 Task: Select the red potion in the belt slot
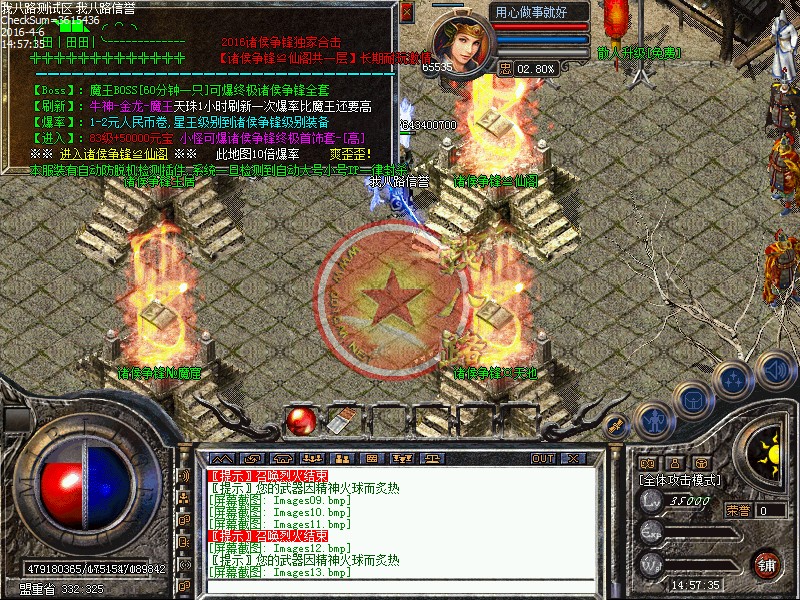point(299,421)
